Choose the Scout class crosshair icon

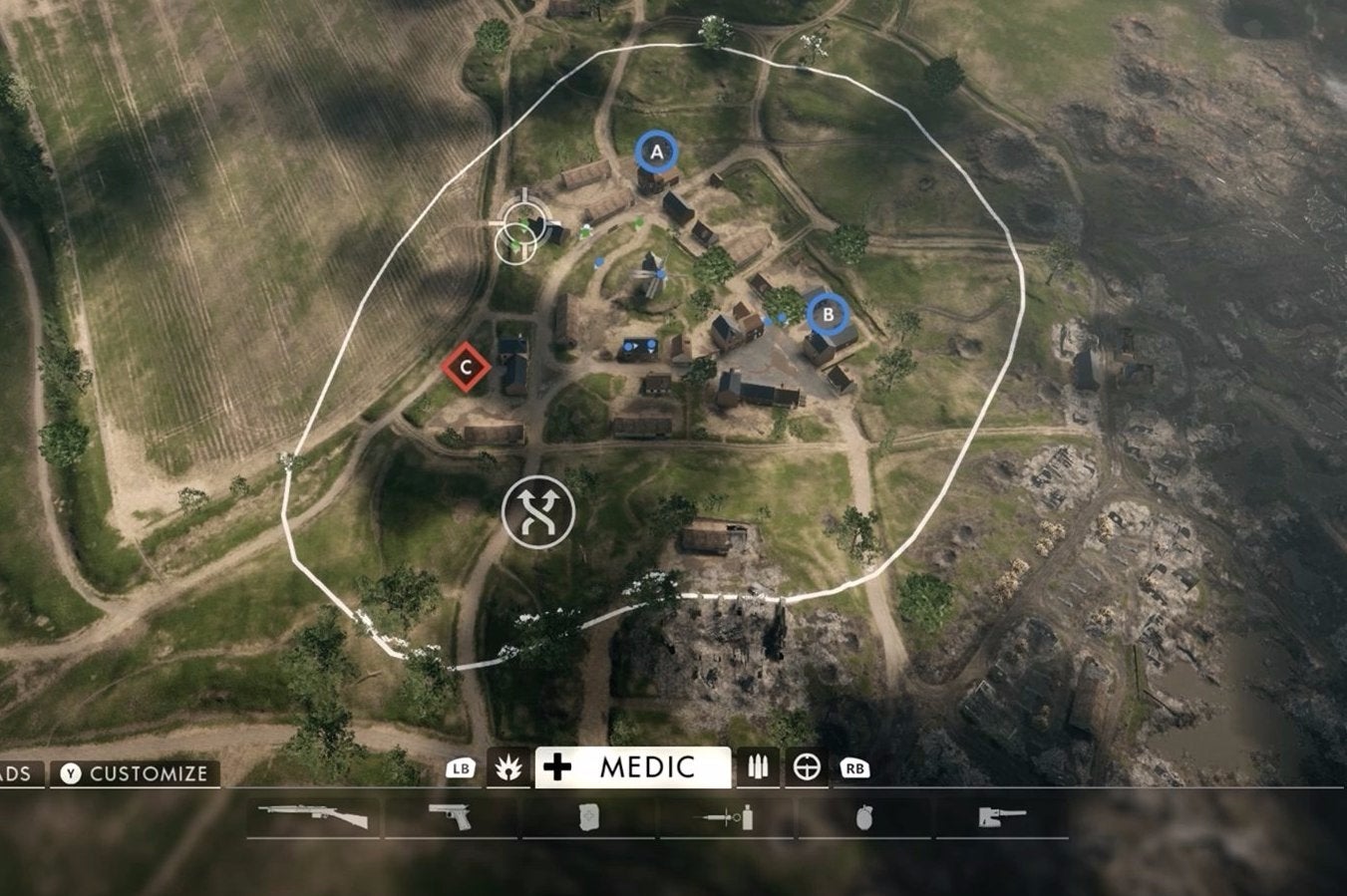click(808, 767)
